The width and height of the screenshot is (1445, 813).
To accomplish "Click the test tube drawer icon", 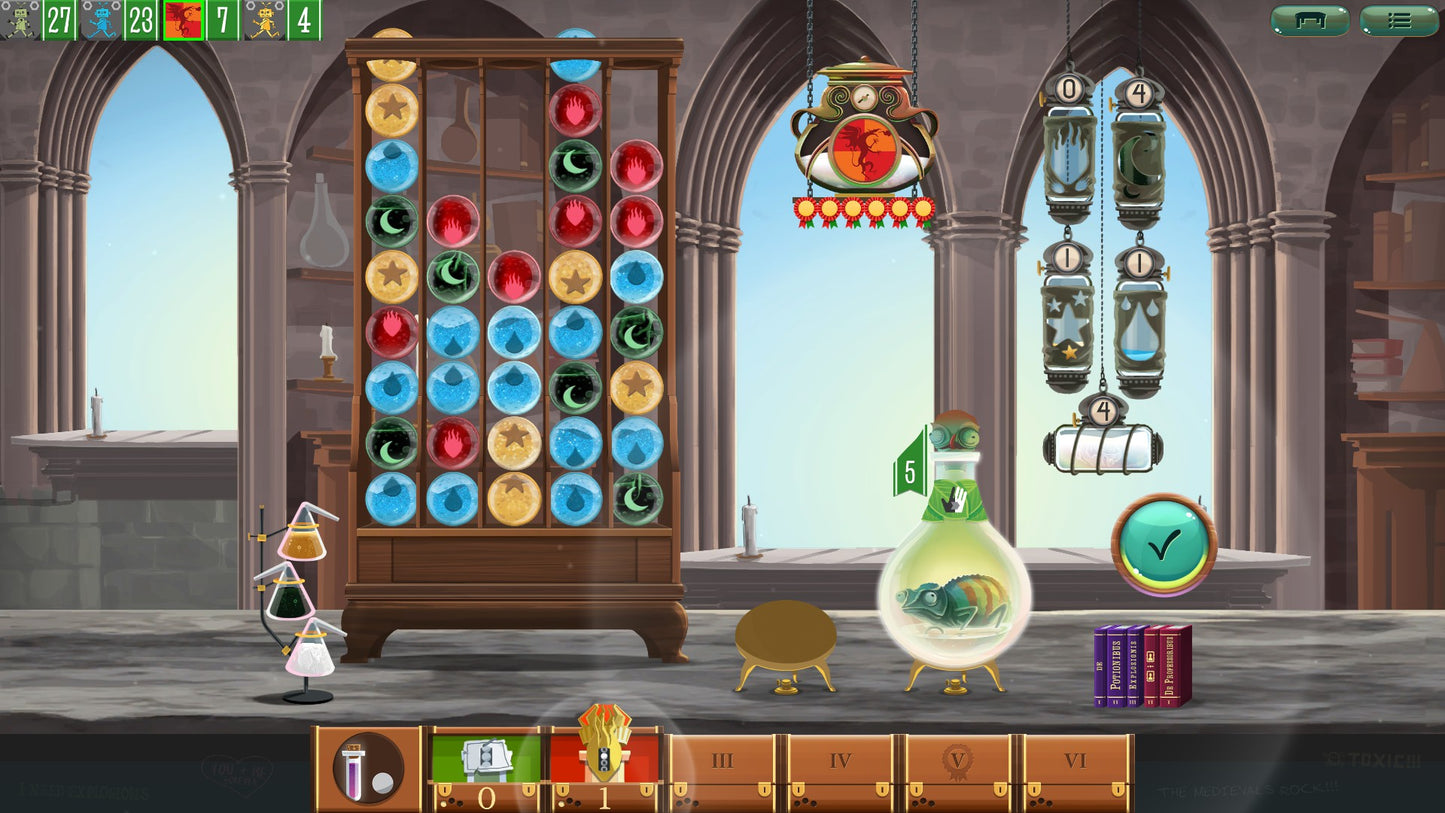I will click(366, 767).
